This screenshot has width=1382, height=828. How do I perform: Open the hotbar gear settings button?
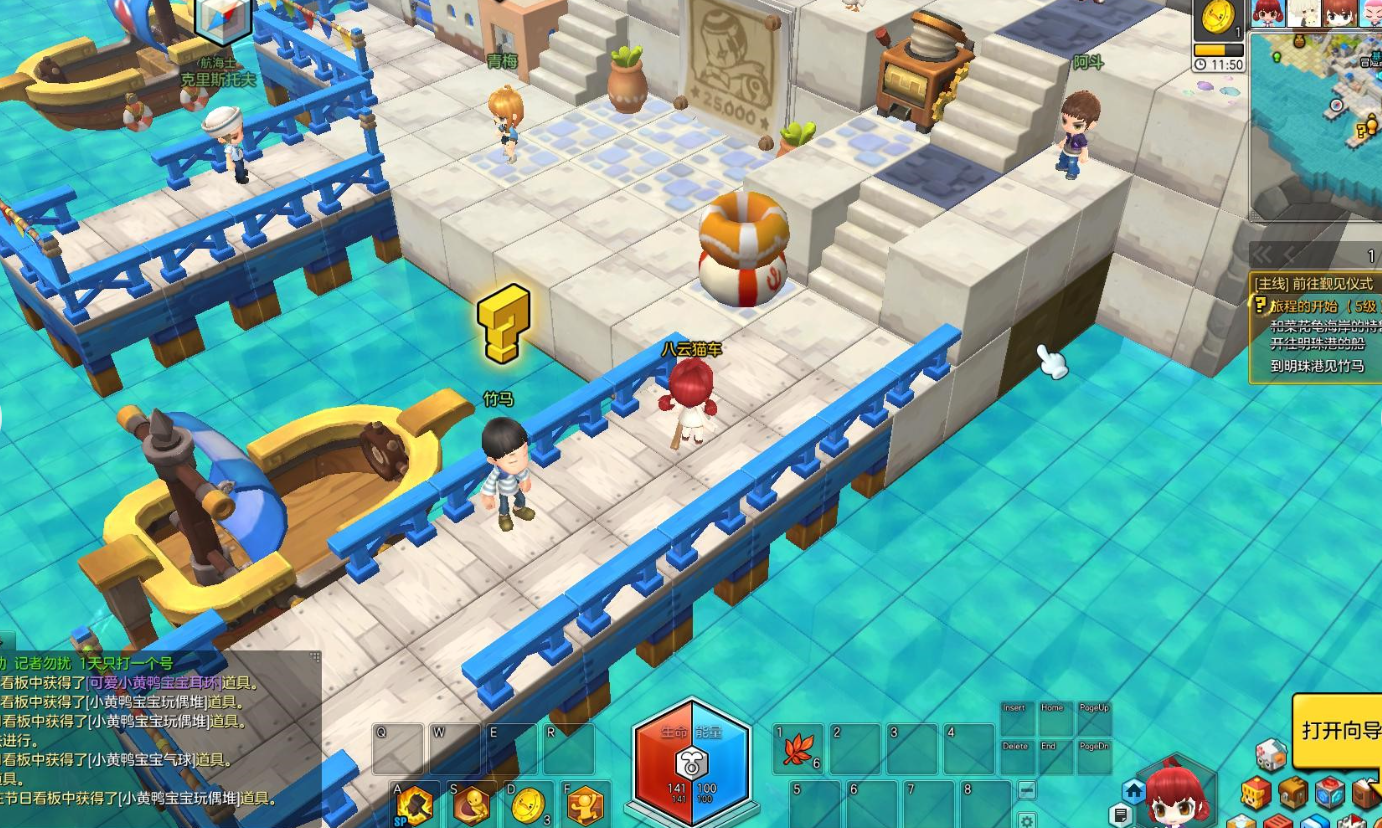[x=1026, y=820]
